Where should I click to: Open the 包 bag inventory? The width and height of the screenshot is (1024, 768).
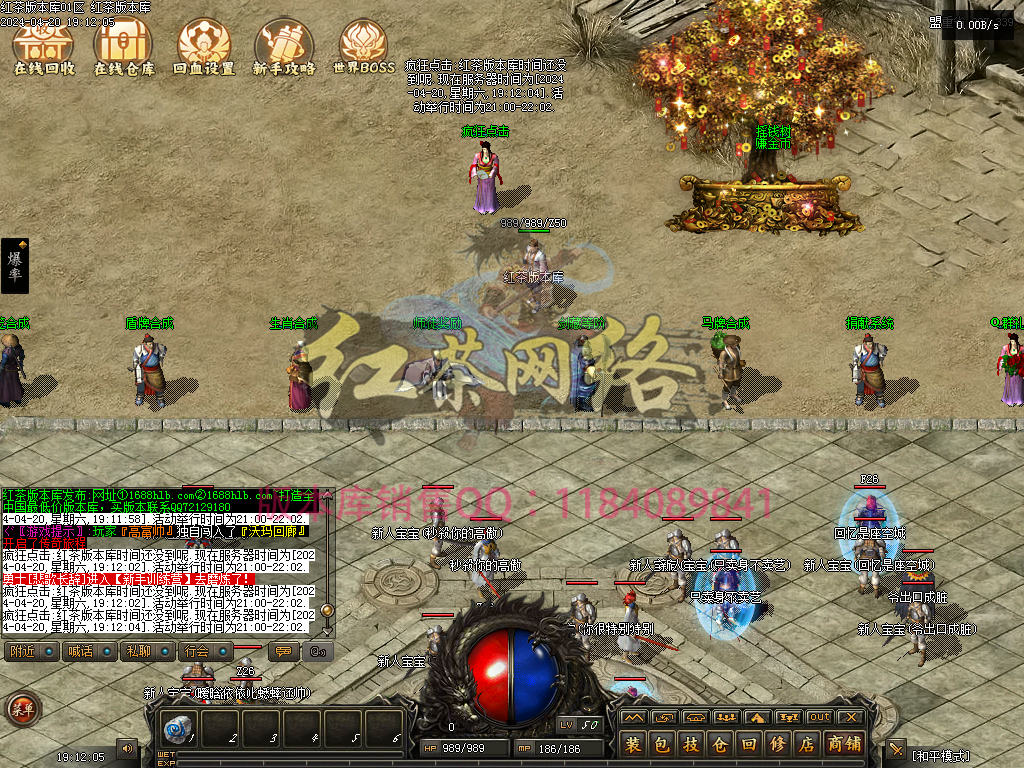pos(662,745)
